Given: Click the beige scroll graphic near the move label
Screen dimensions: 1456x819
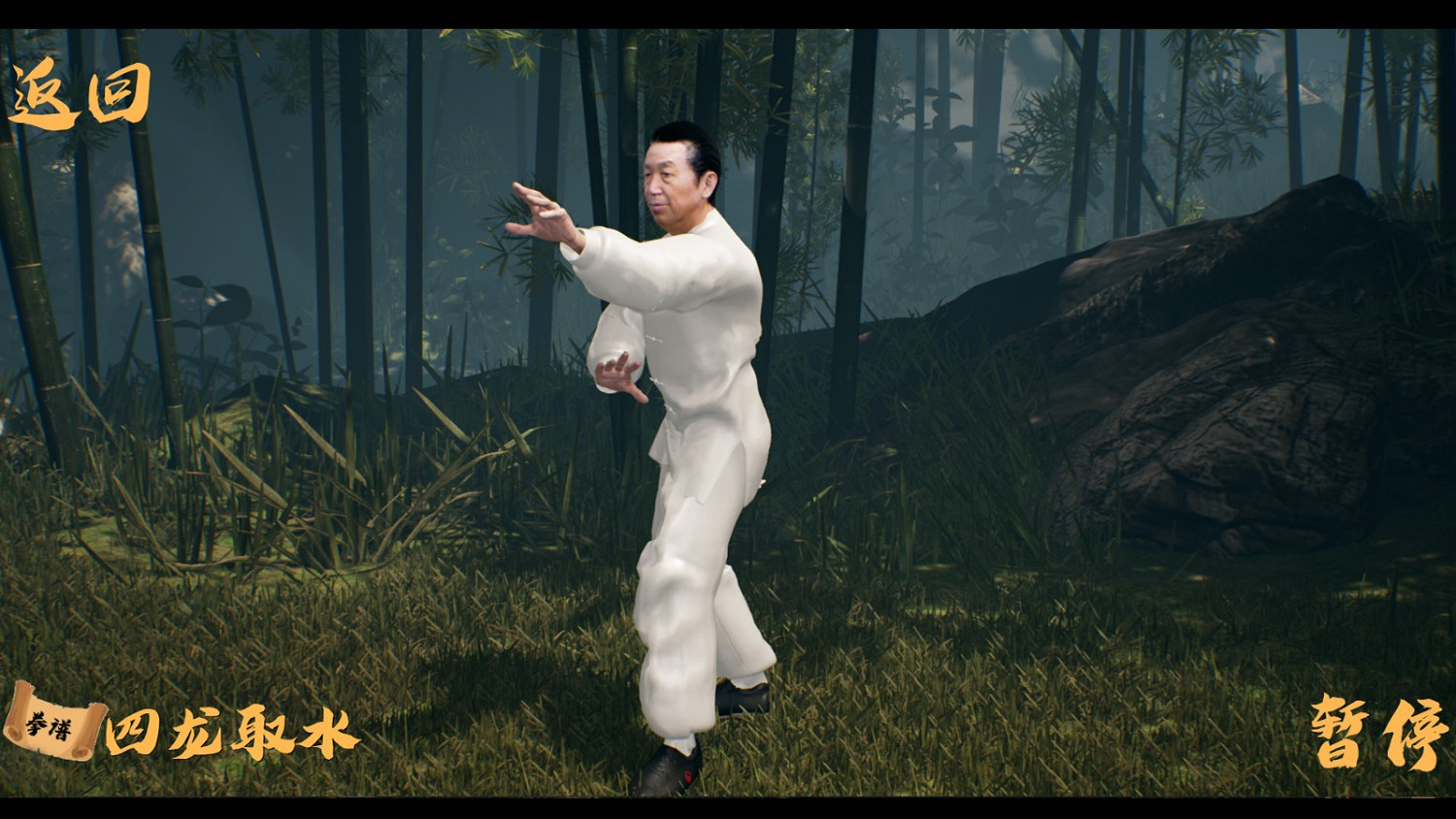Looking at the screenshot, I should point(49,725).
